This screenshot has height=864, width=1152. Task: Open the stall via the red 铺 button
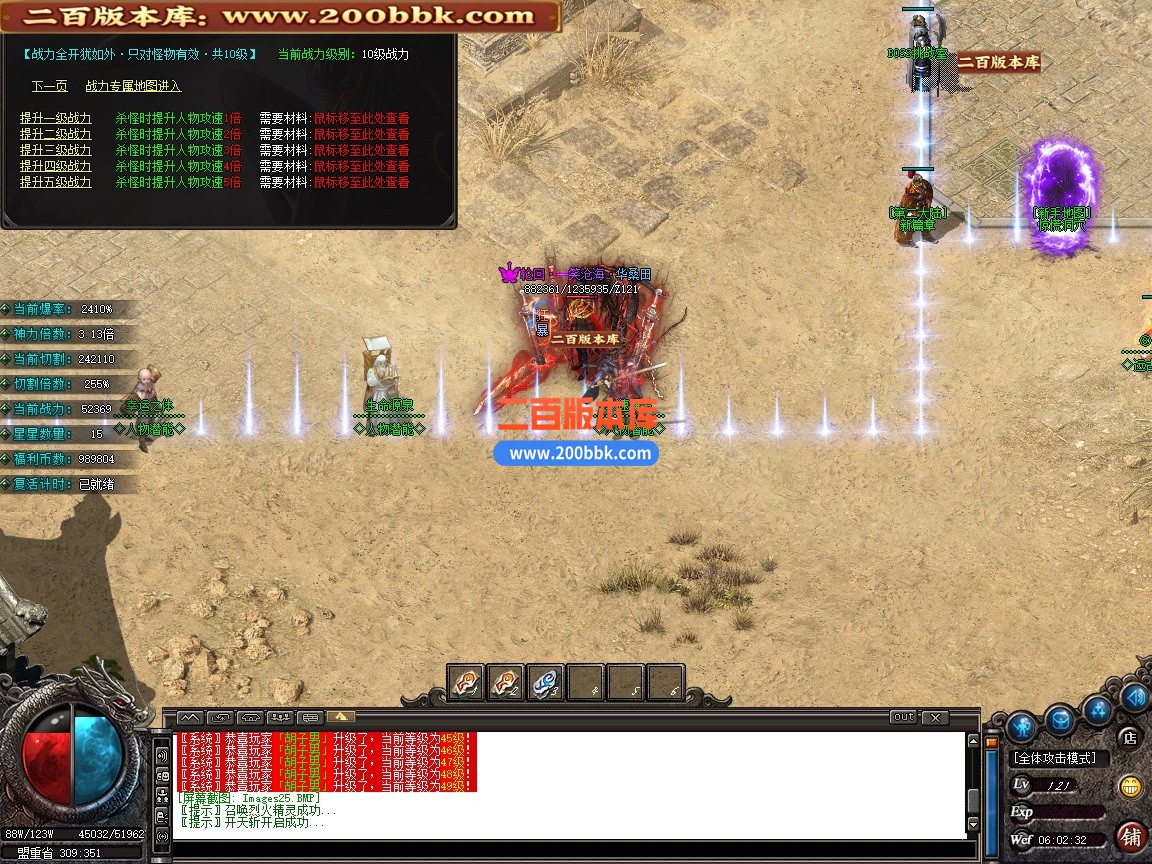point(1132,836)
